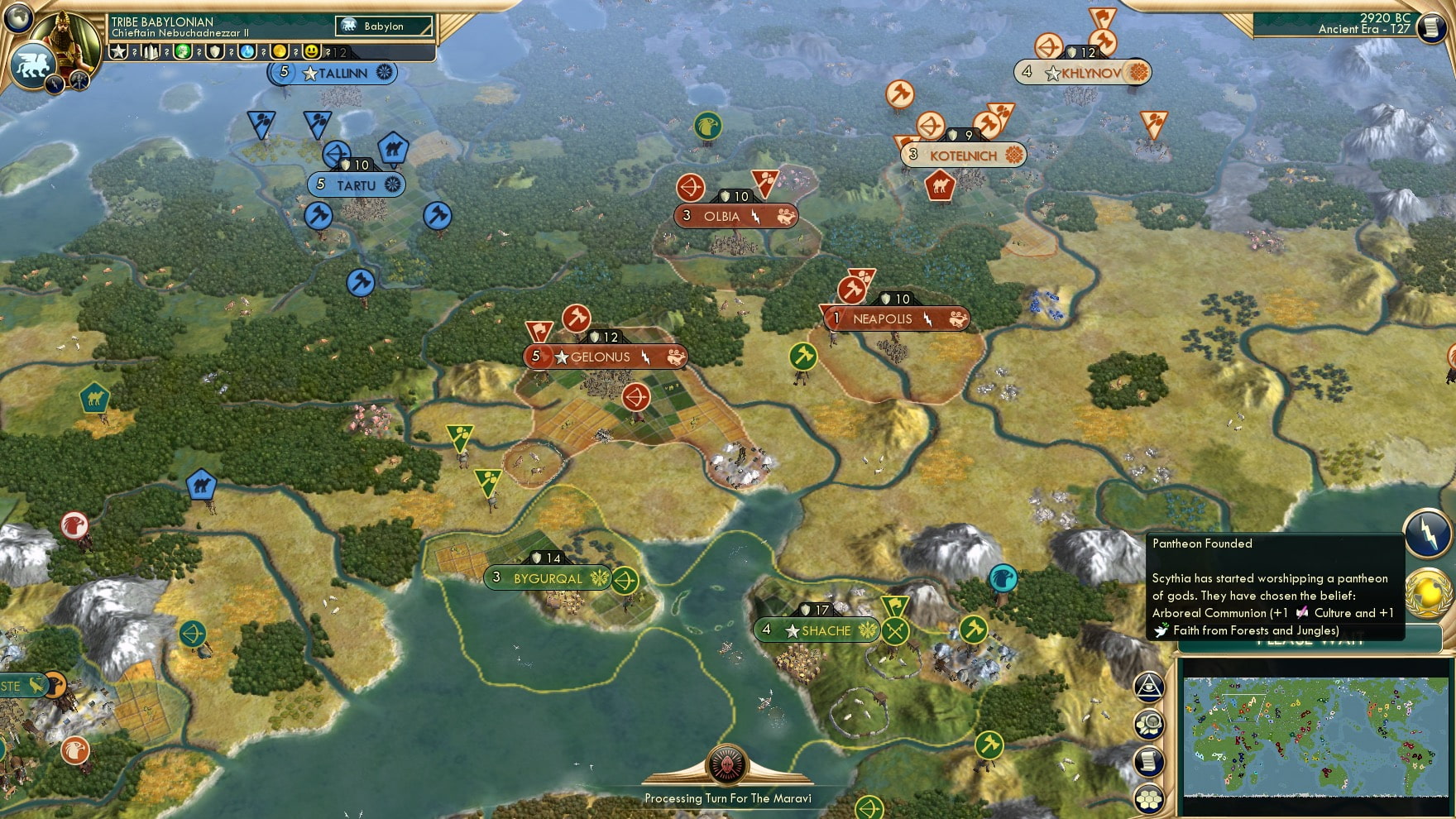This screenshot has width=1456, height=819.
Task: Open the notification log scroll icon
Action: (x=1148, y=760)
